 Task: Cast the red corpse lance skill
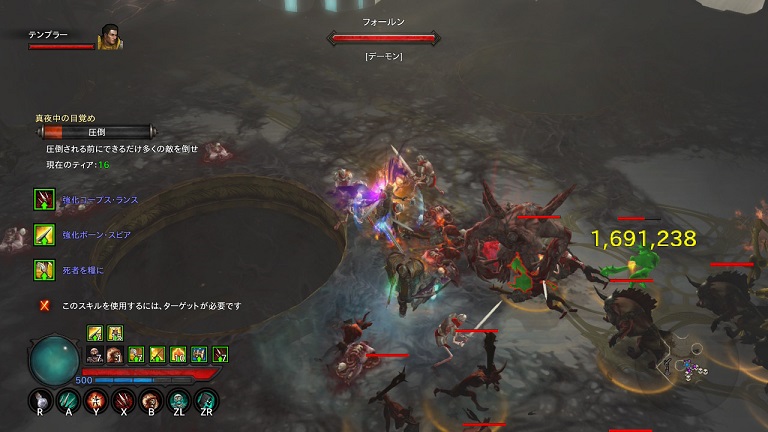point(125,401)
